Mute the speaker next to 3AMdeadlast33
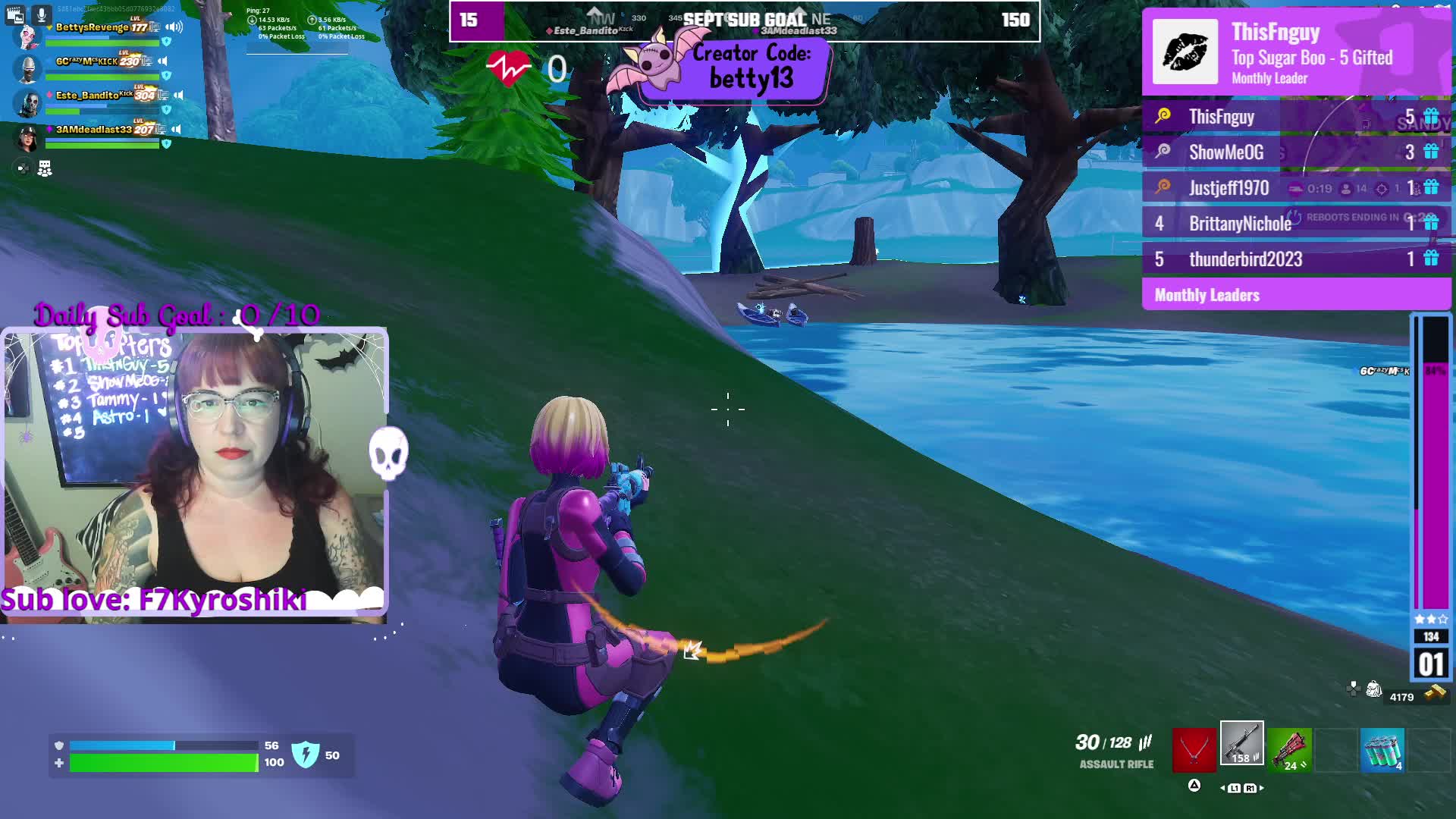This screenshot has height=819, width=1456. click(x=176, y=129)
